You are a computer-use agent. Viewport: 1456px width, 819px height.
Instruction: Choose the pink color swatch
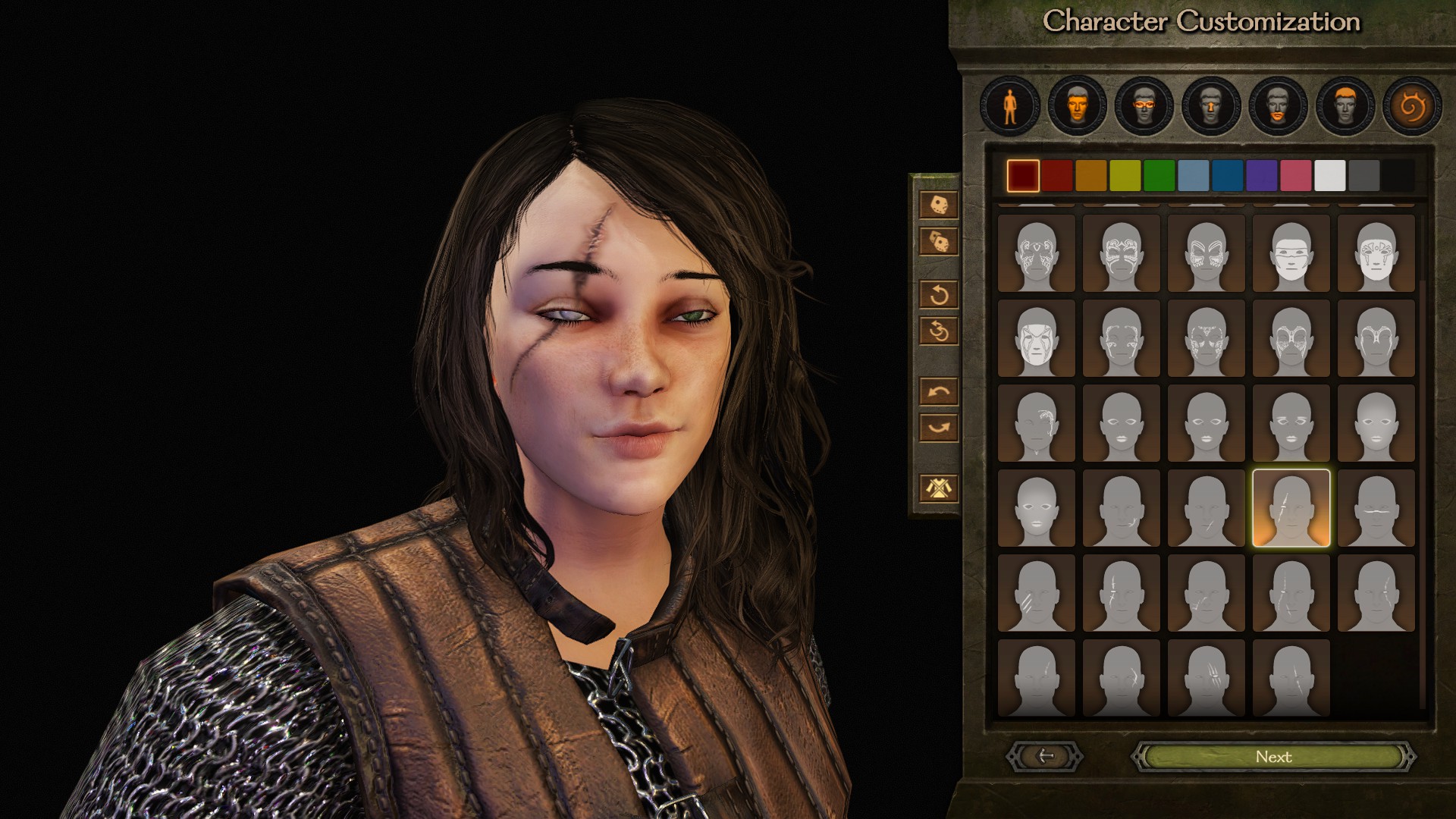click(1295, 176)
